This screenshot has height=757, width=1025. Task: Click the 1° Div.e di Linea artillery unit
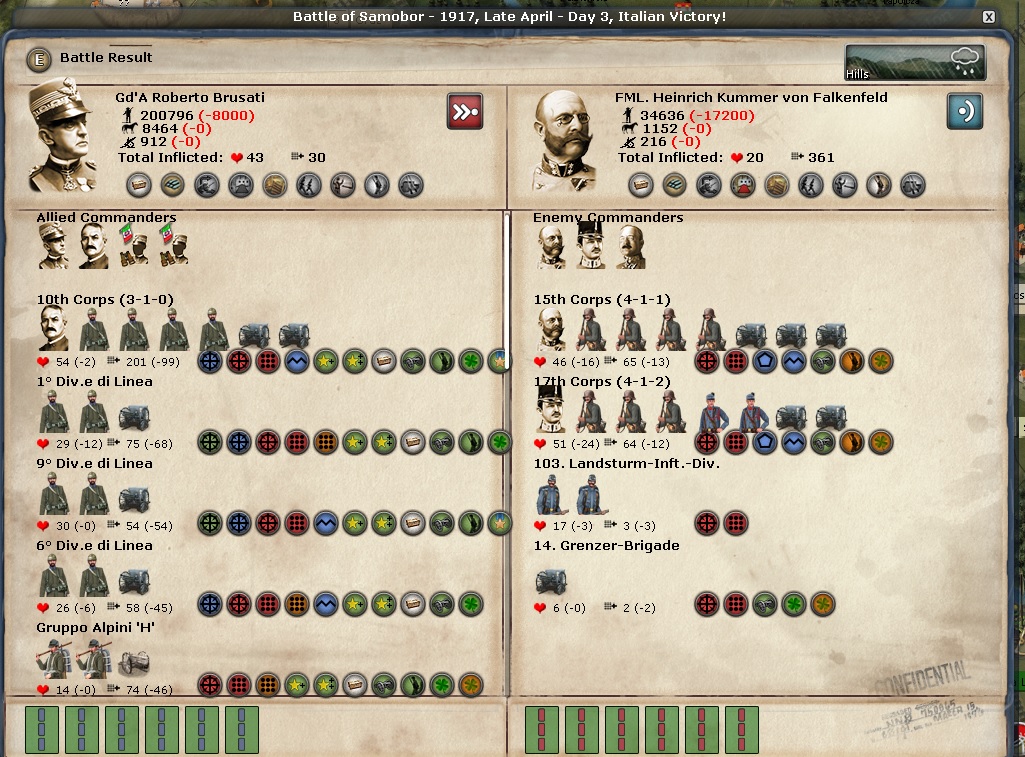pos(134,416)
